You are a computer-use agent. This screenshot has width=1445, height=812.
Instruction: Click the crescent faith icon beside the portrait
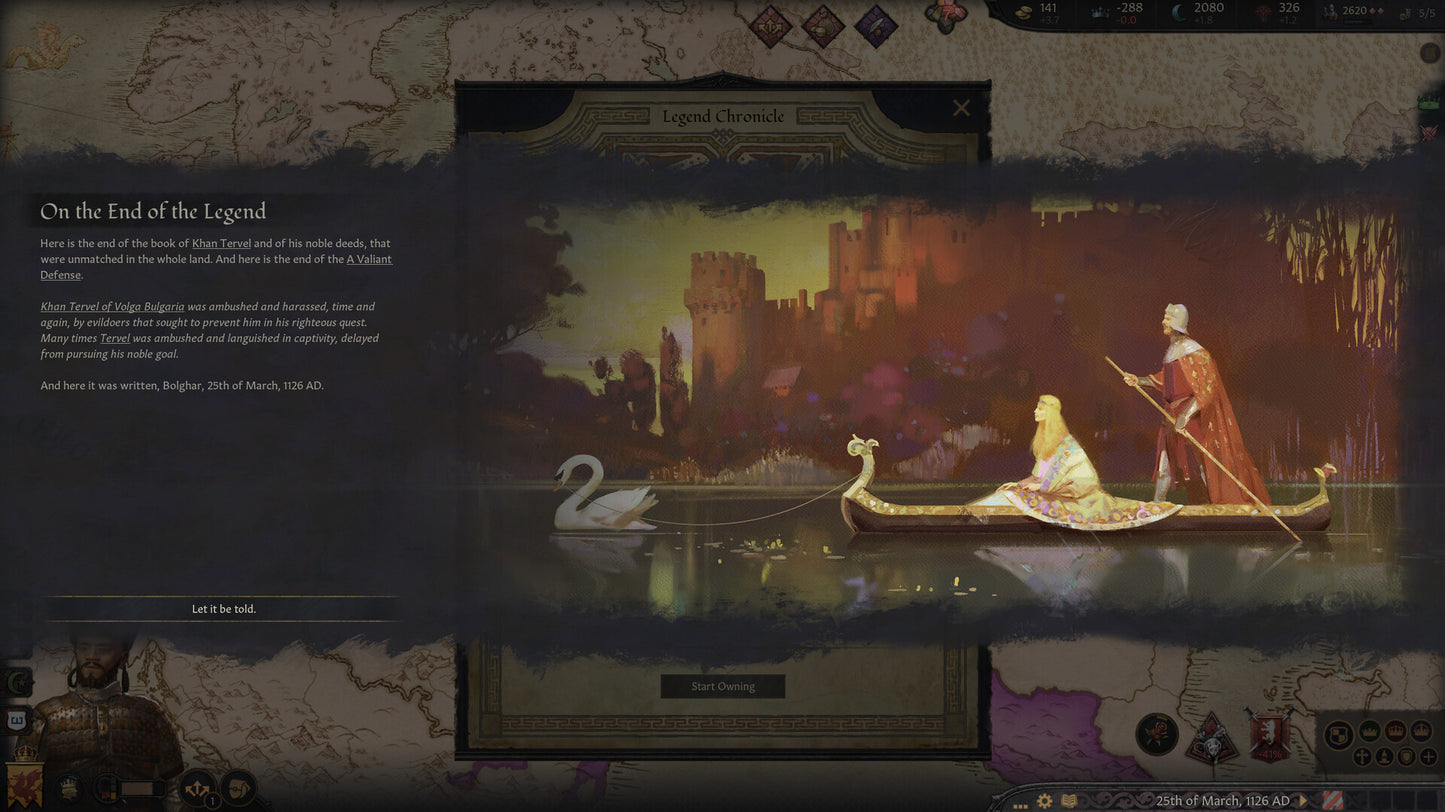[18, 680]
